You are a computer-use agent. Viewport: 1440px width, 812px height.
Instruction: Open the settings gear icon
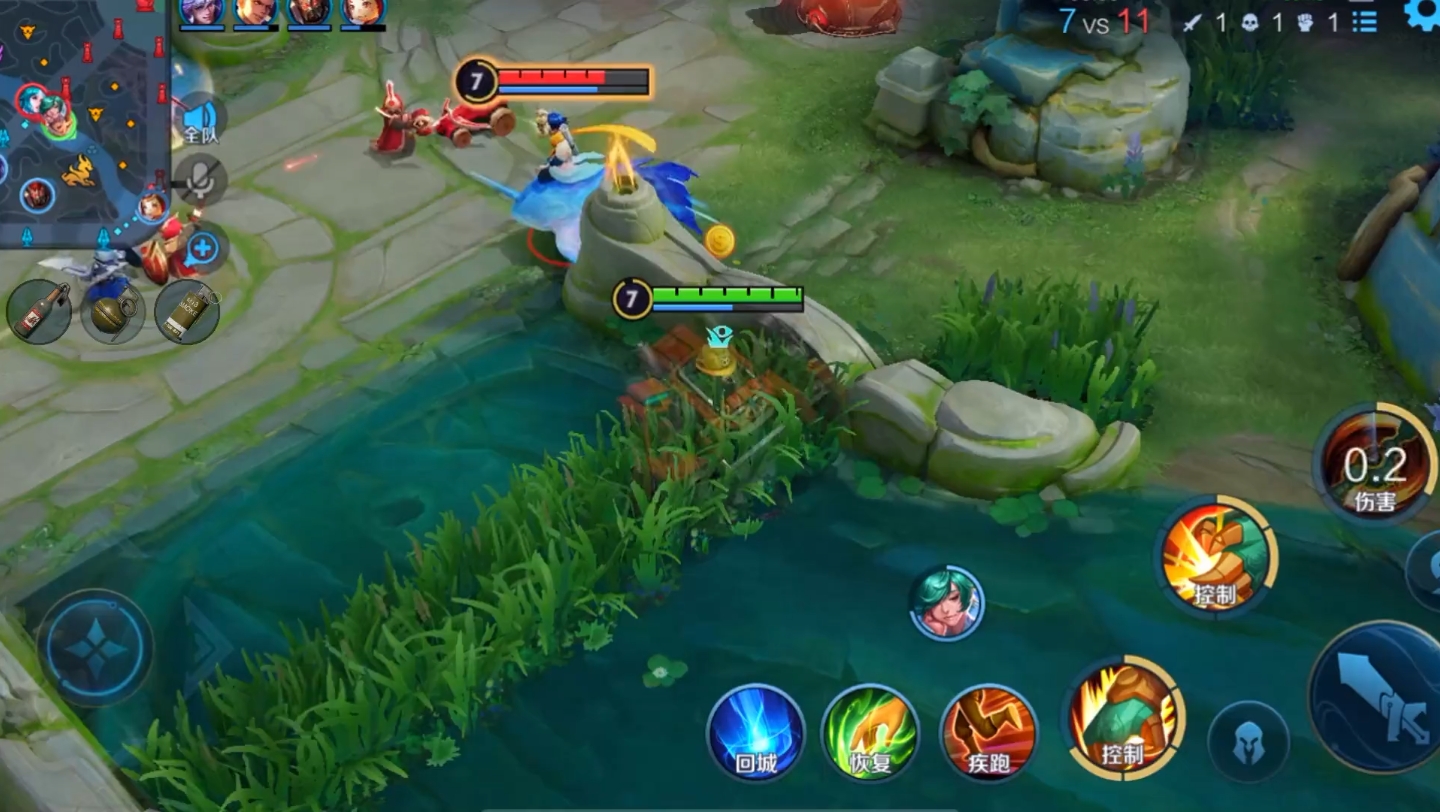1422,14
